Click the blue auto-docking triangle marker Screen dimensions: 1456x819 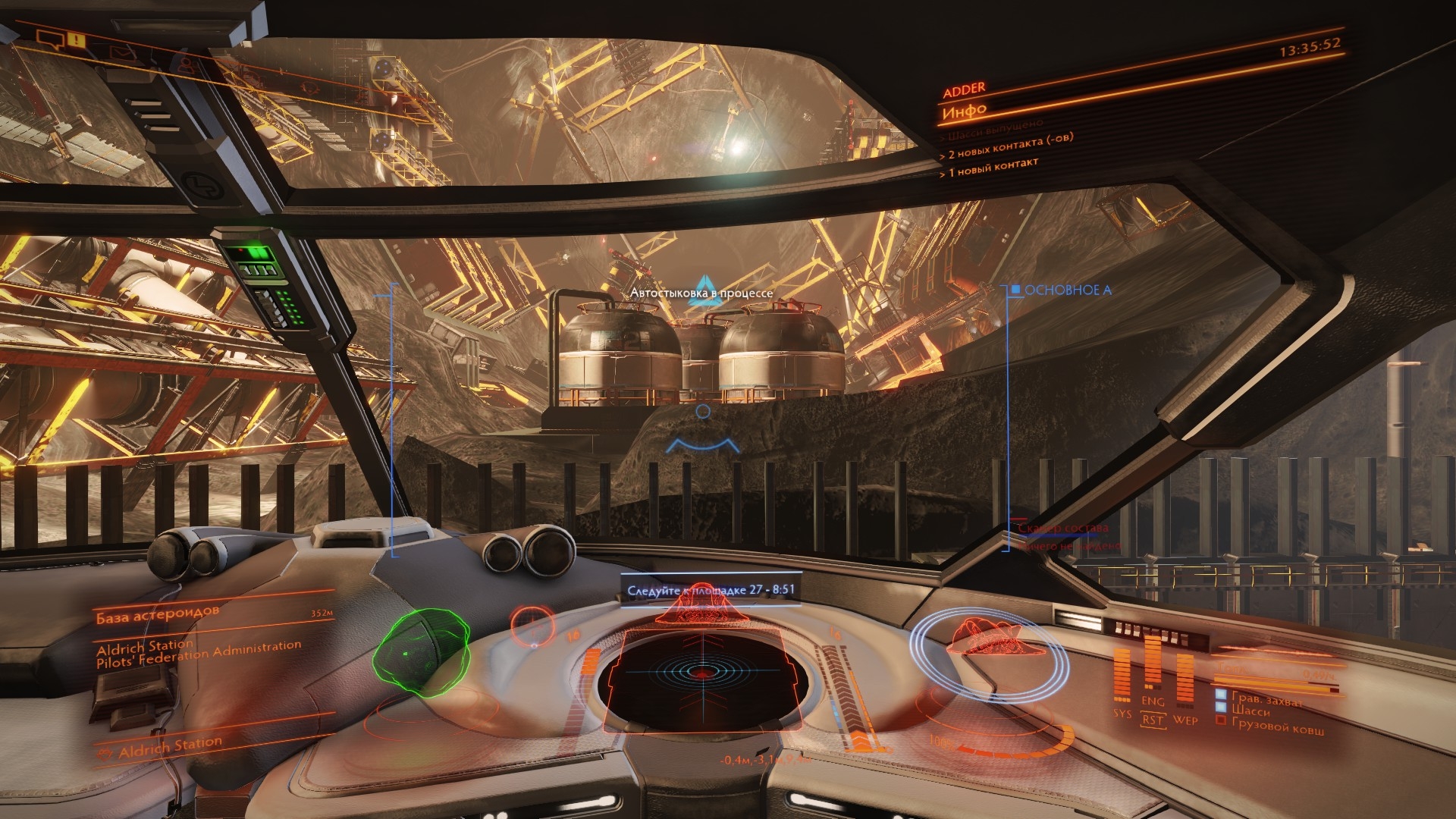701,292
